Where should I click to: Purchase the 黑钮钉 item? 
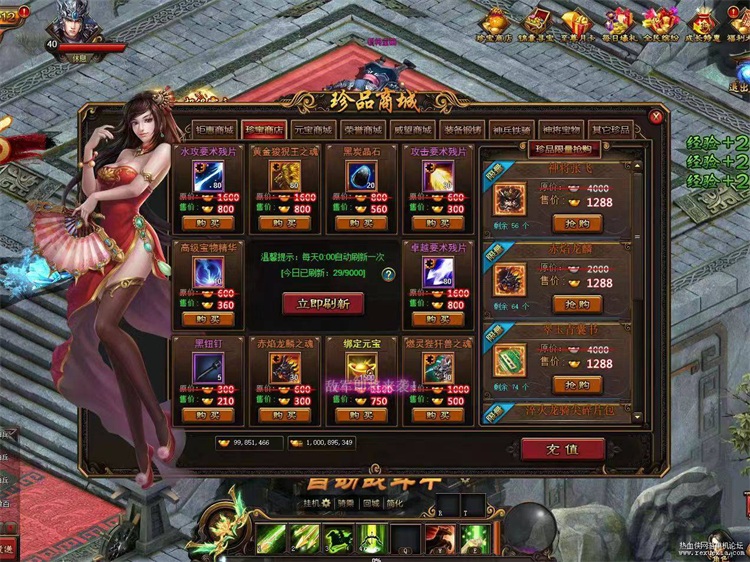209,415
